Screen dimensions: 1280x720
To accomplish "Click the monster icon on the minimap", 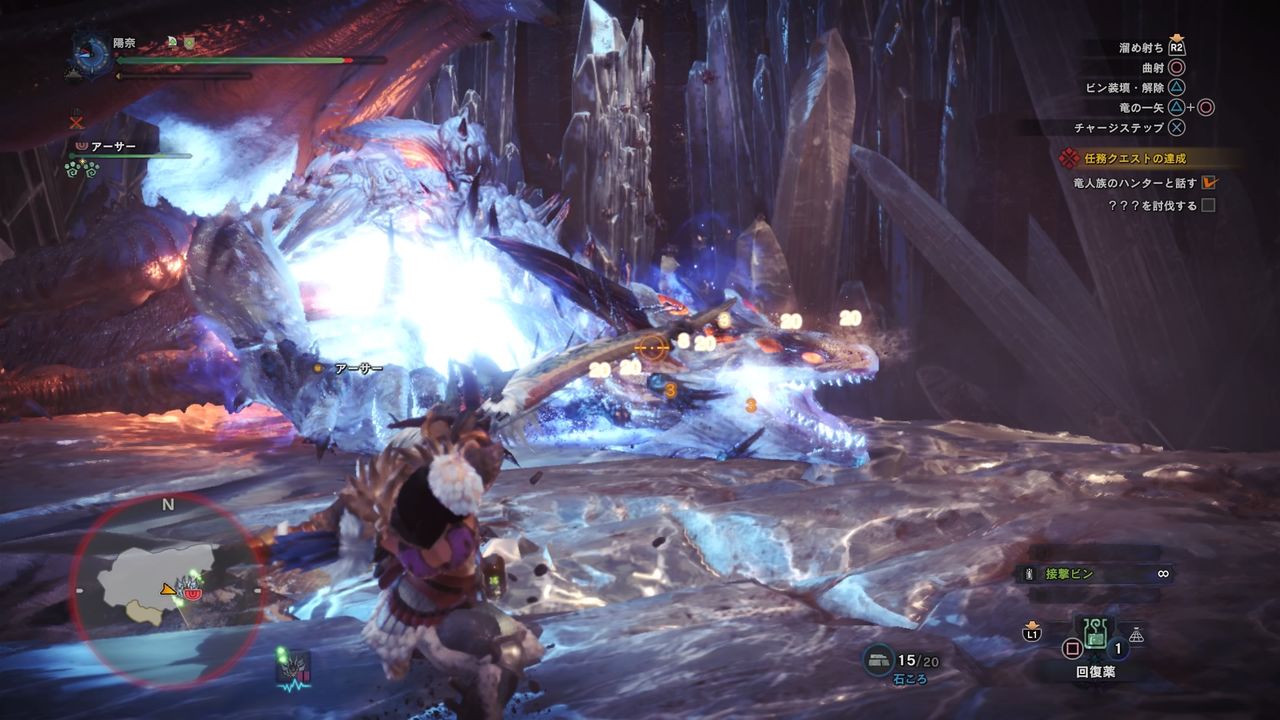I will tap(188, 583).
